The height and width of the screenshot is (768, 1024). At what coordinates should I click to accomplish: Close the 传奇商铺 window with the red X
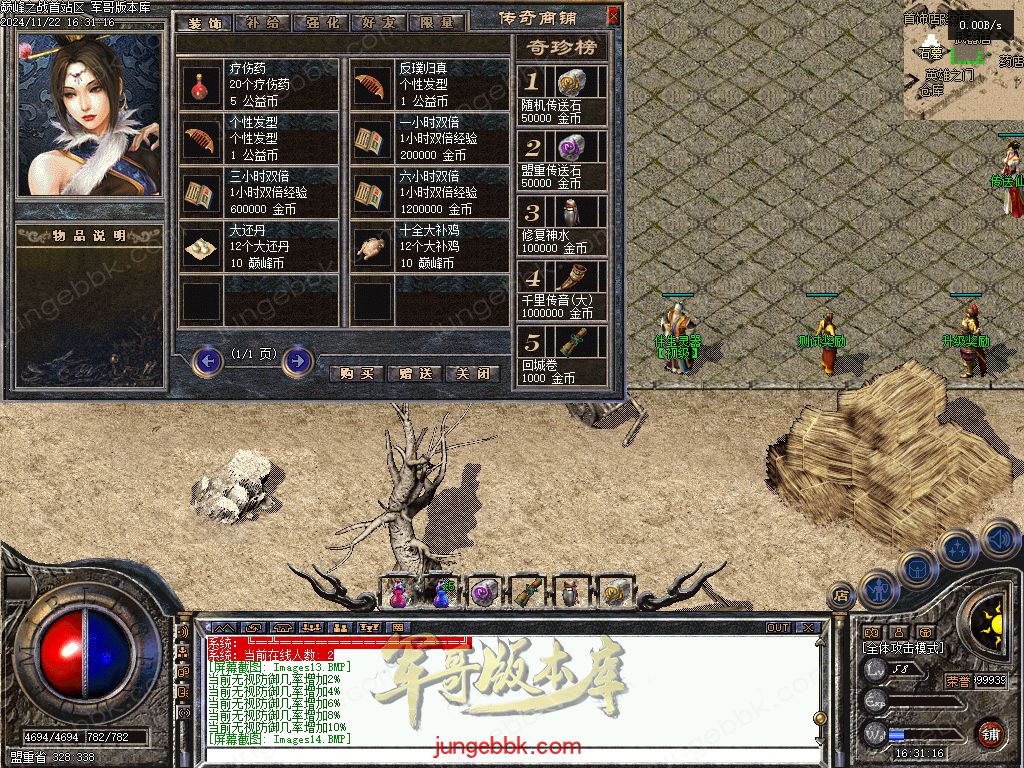pyautogui.click(x=613, y=16)
